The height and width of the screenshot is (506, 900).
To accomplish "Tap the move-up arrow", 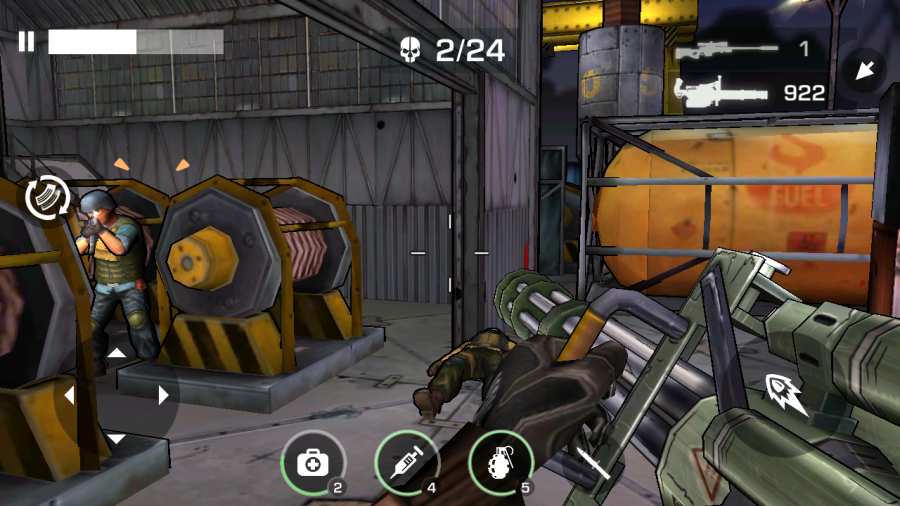I will point(117,352).
